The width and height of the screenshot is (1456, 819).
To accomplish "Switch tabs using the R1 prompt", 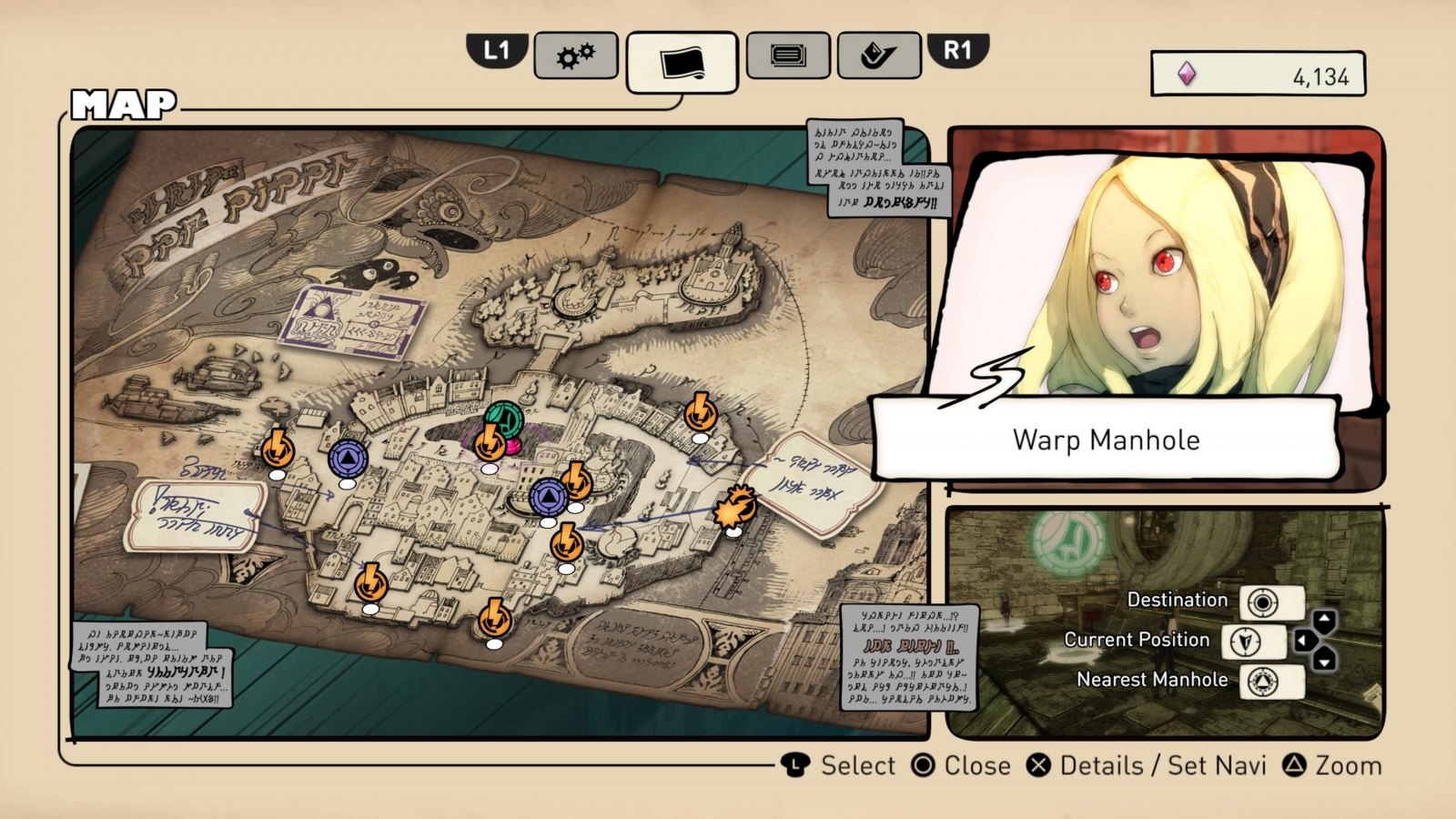I will (x=959, y=54).
